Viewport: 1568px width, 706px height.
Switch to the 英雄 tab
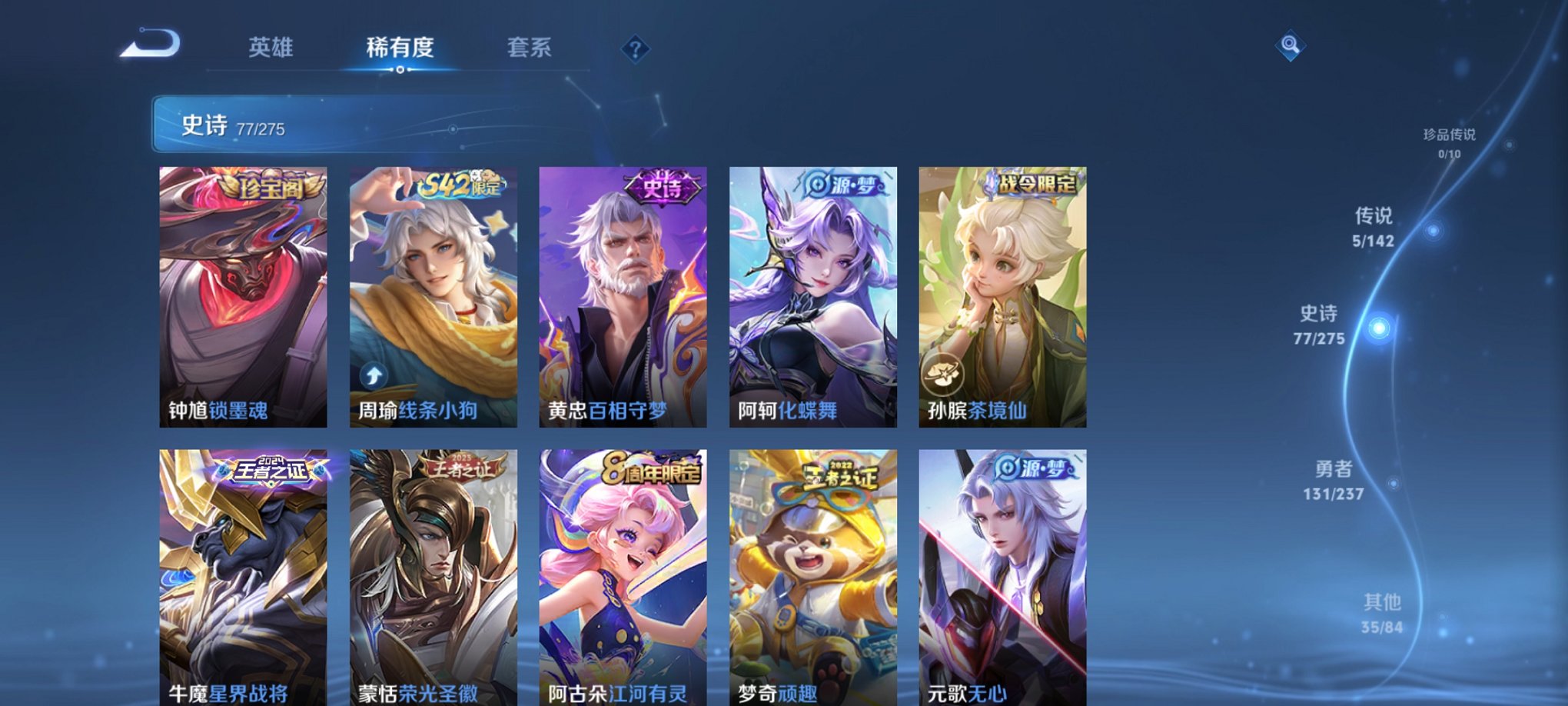[x=272, y=48]
